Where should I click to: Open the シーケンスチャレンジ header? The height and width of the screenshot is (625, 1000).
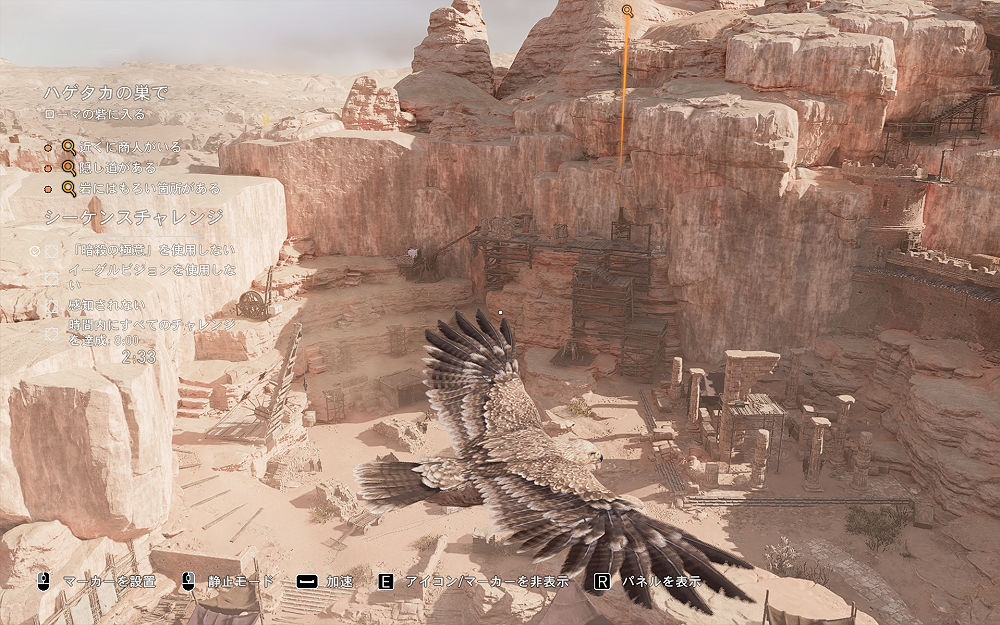tap(133, 217)
